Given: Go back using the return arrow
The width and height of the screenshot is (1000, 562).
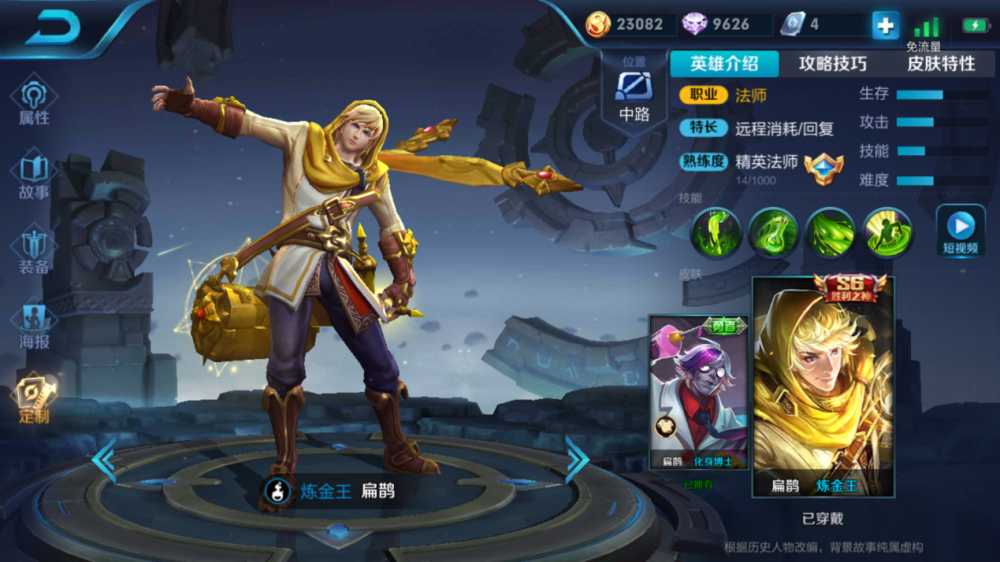Looking at the screenshot, I should point(52,27).
